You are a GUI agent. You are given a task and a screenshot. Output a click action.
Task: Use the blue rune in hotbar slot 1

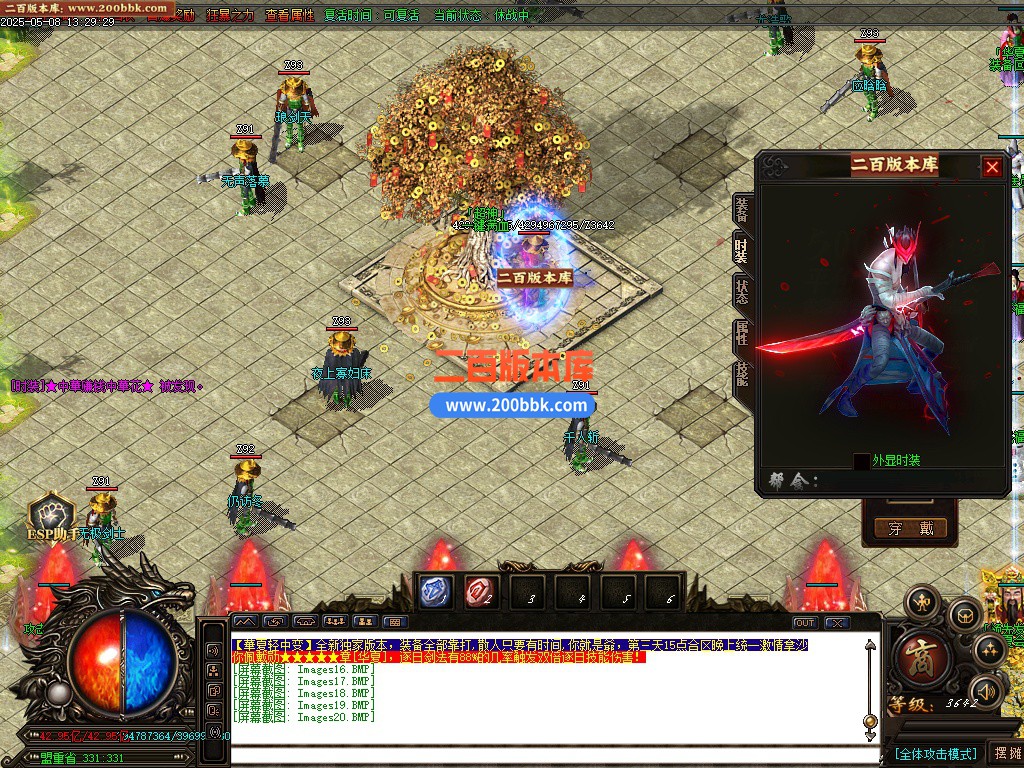[x=436, y=591]
